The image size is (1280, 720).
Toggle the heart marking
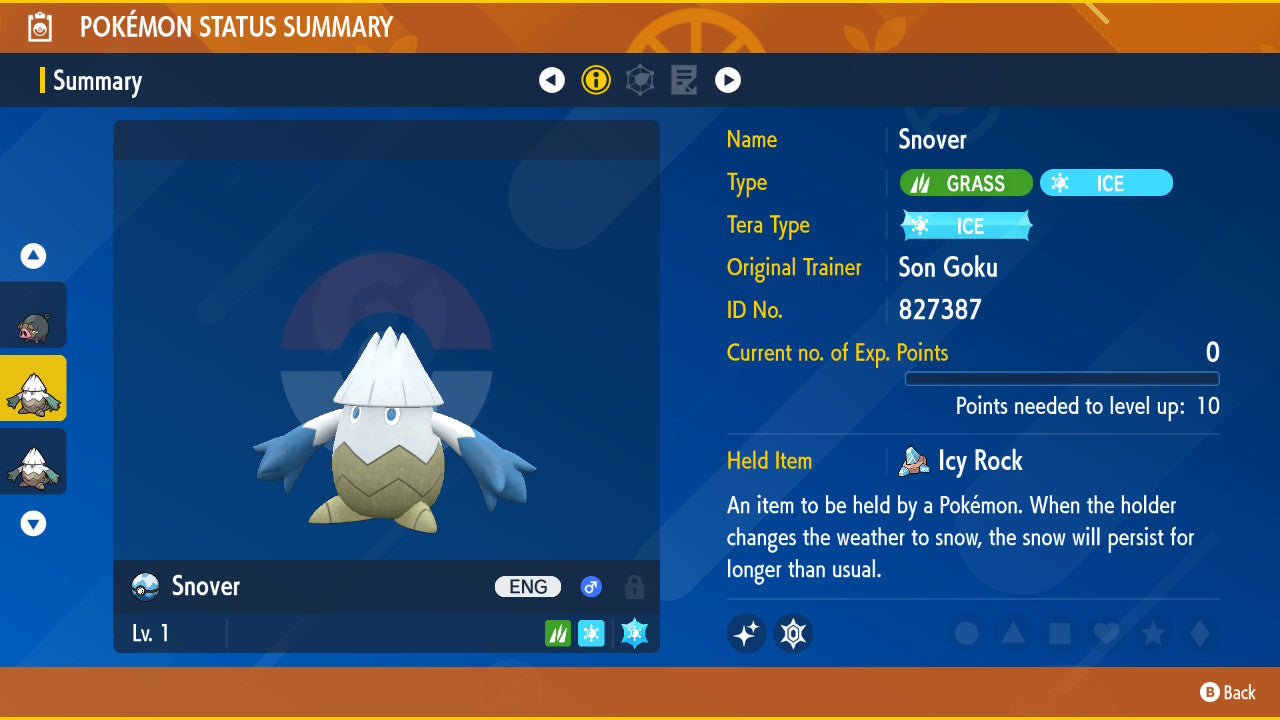(x=1105, y=633)
